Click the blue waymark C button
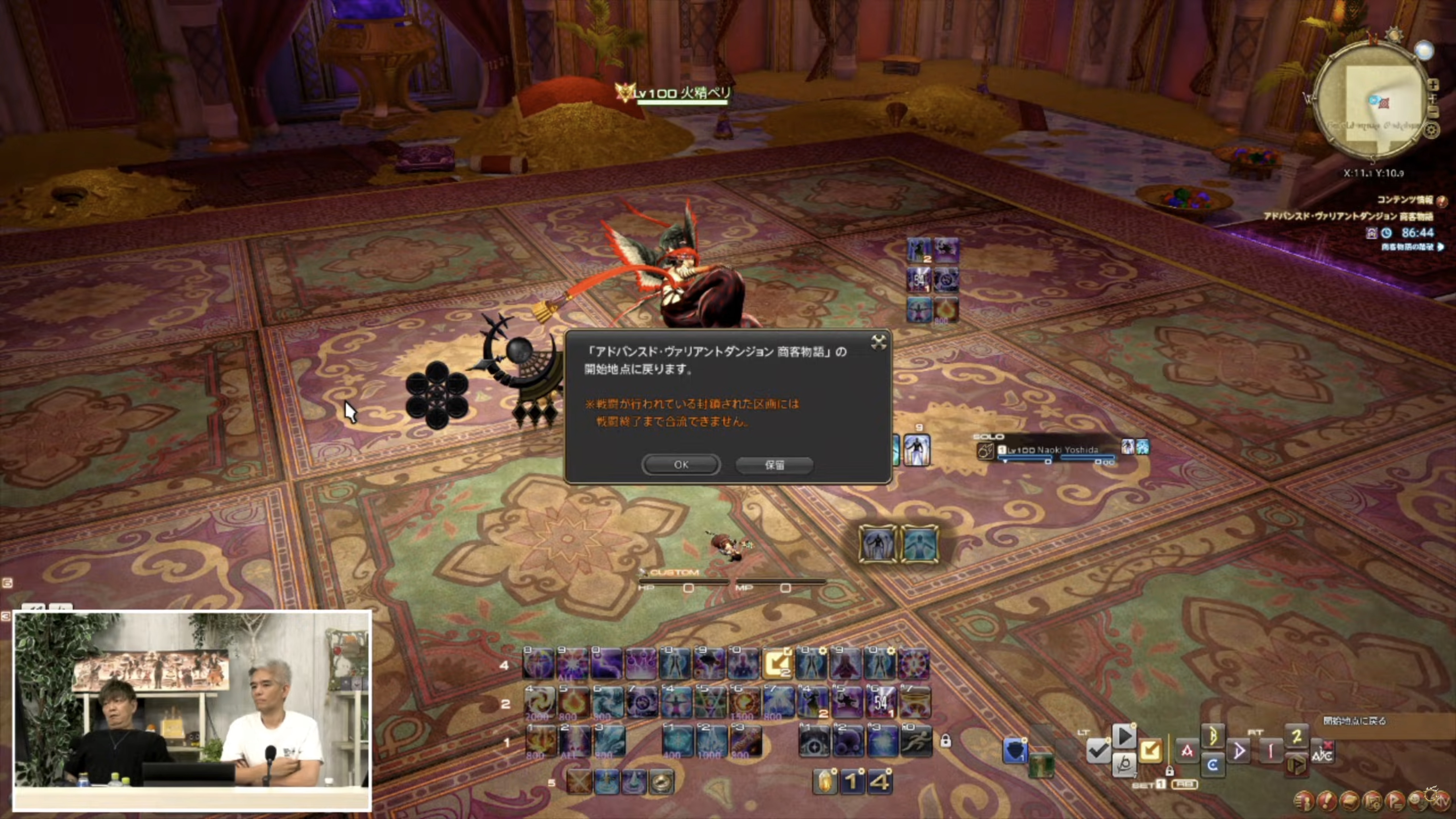 point(1212,765)
